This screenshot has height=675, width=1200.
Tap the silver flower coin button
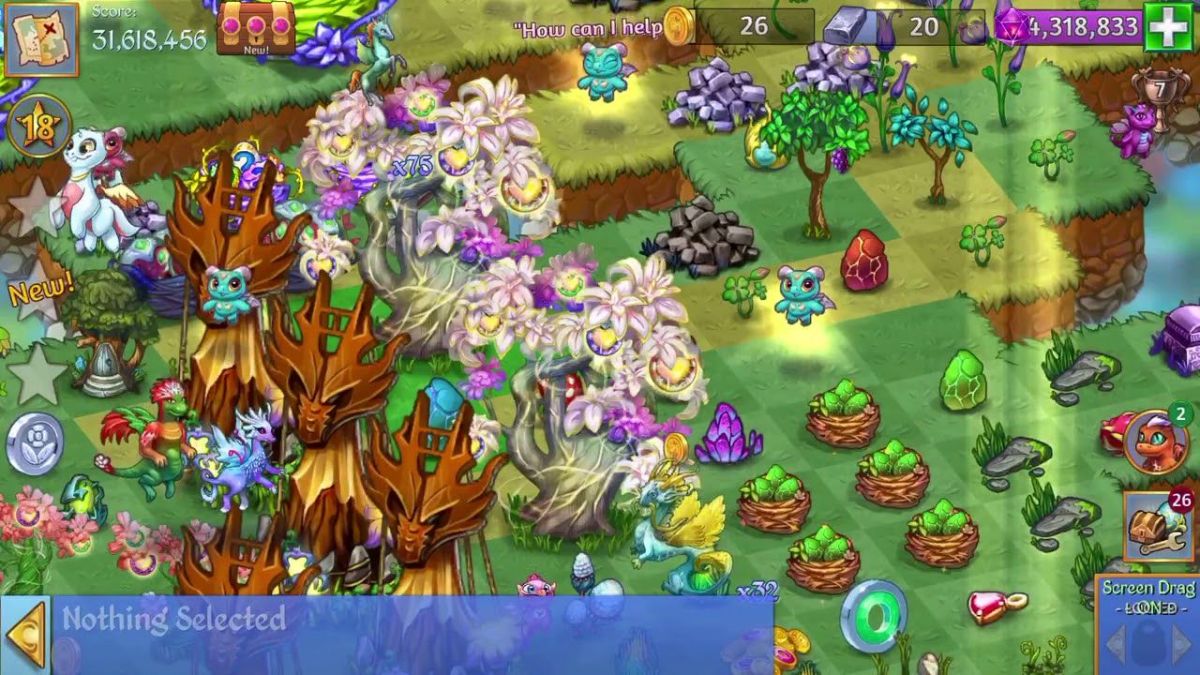pyautogui.click(x=35, y=443)
